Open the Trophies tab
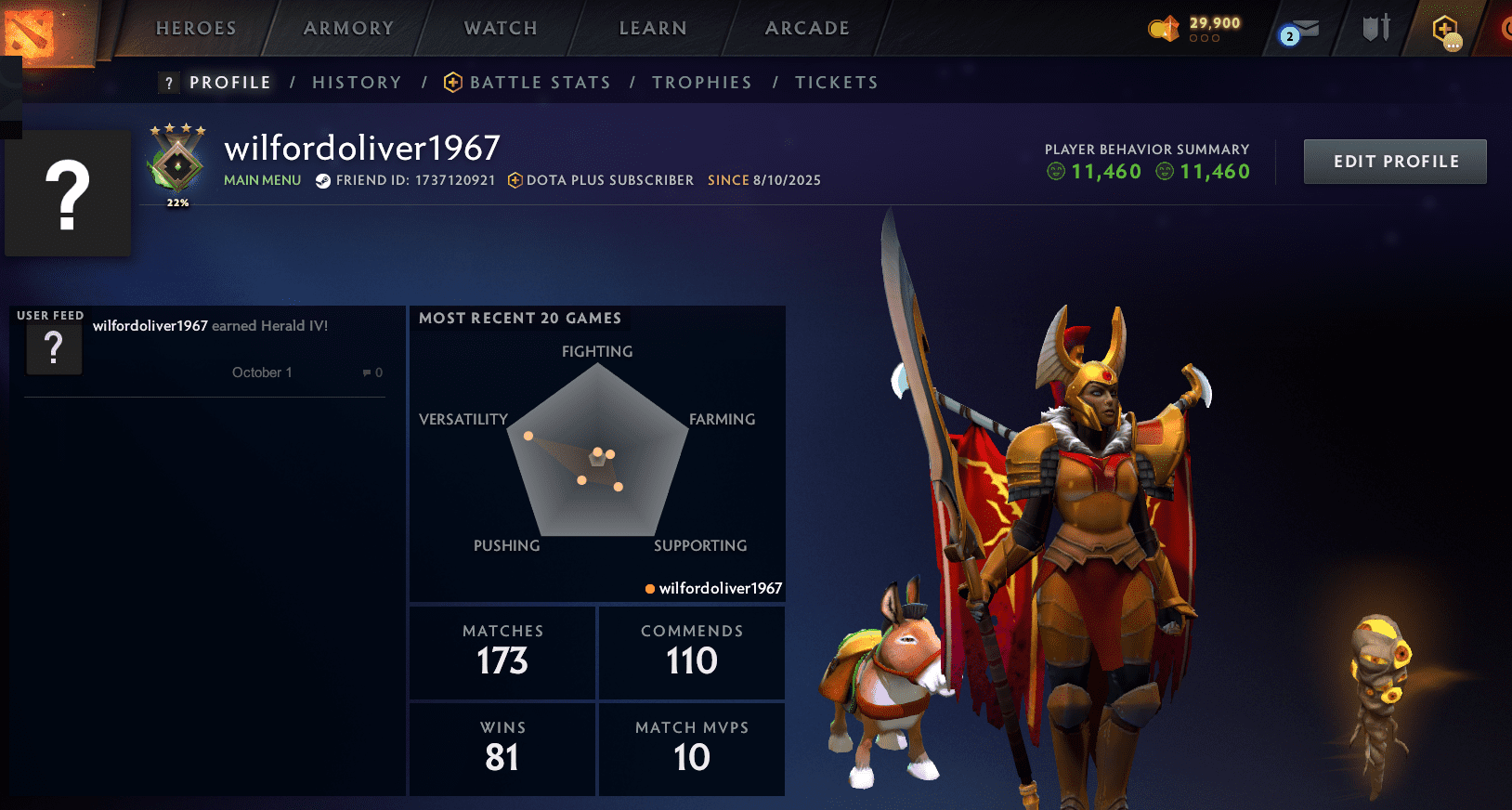The width and height of the screenshot is (1512, 810). (702, 82)
